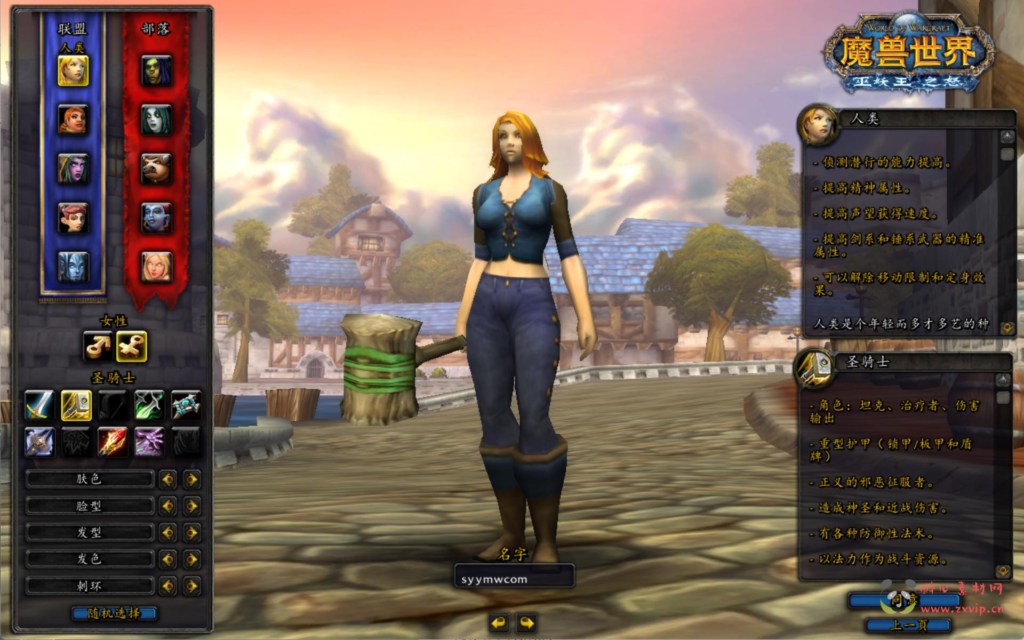
Task: Click the next skin color (肤色) arrow
Action: (192, 479)
